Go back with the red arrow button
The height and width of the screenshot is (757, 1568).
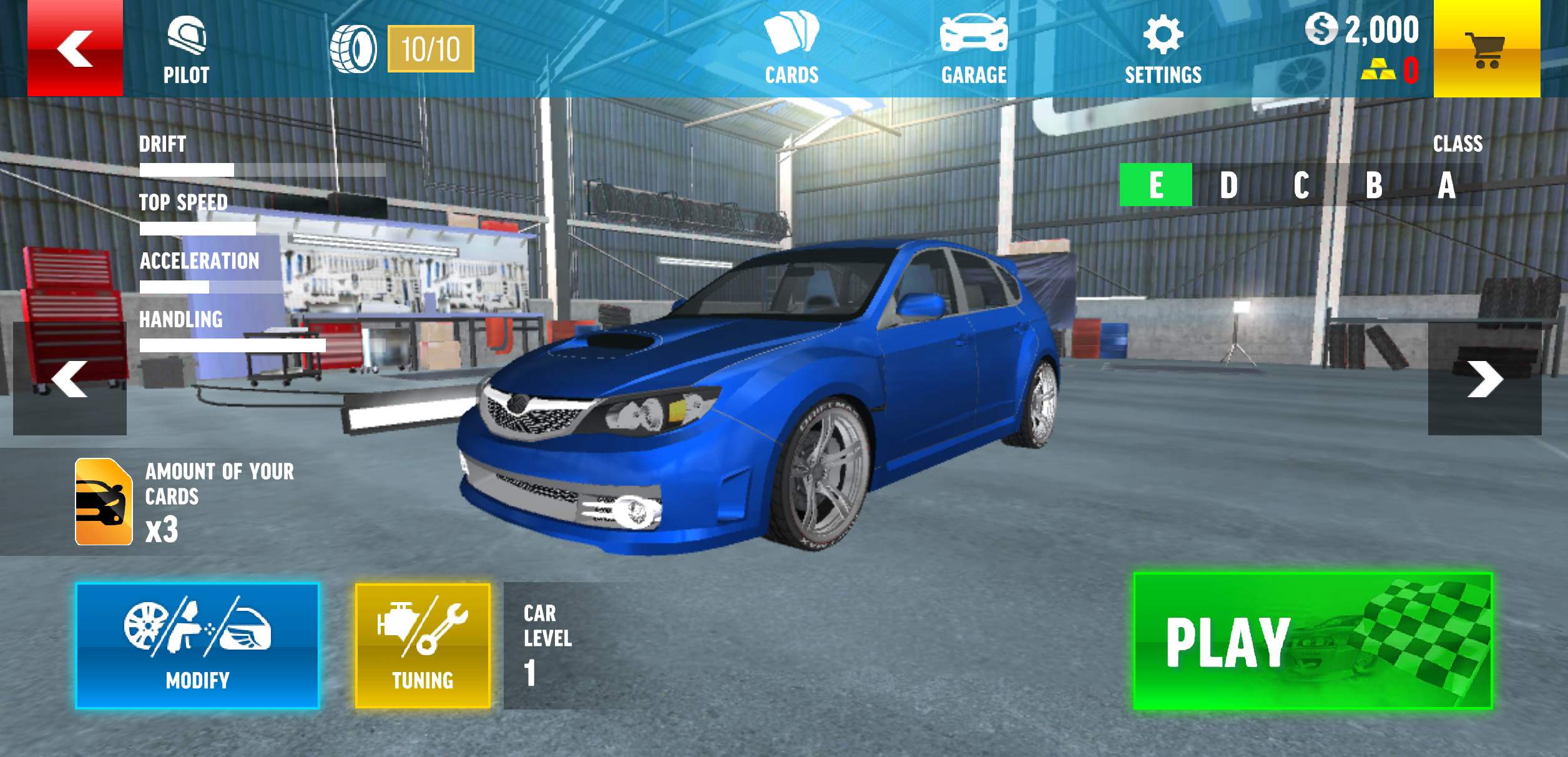75,48
